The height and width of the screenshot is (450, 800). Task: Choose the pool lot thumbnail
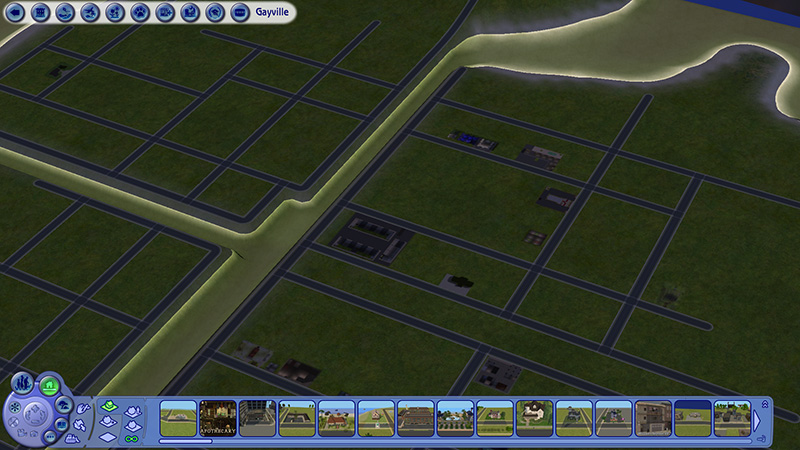[x=455, y=418]
